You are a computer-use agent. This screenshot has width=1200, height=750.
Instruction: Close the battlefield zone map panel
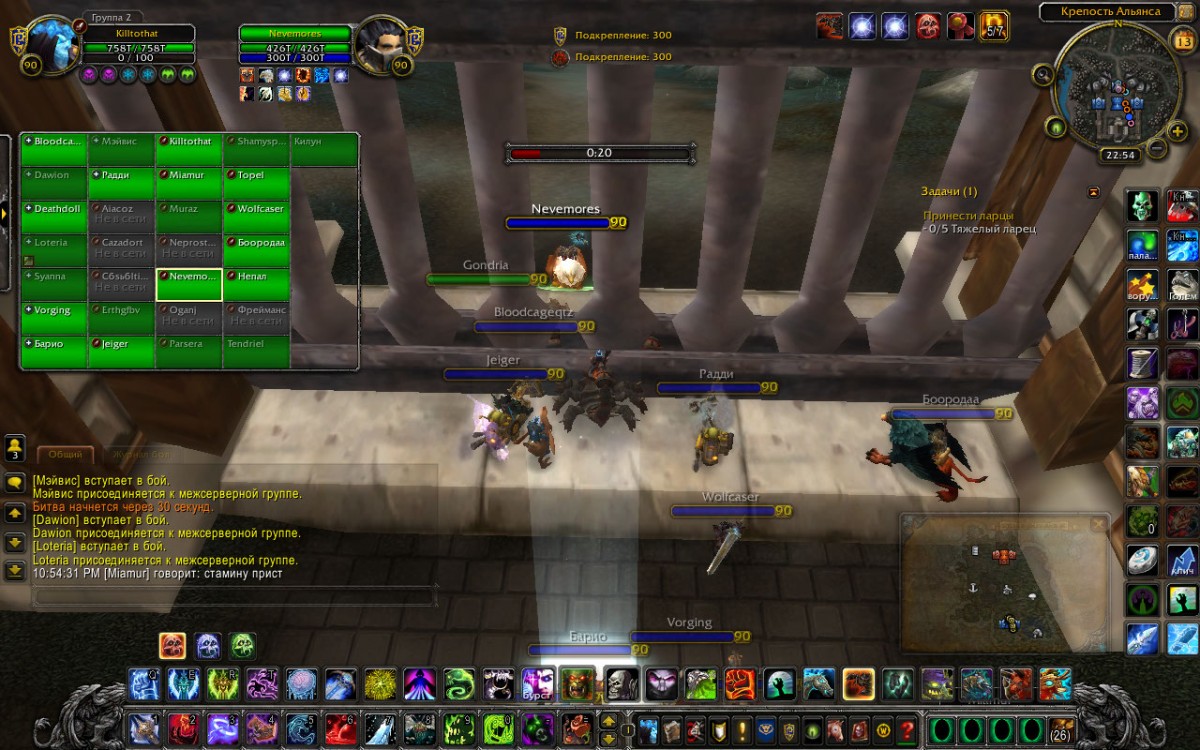coord(1099,524)
